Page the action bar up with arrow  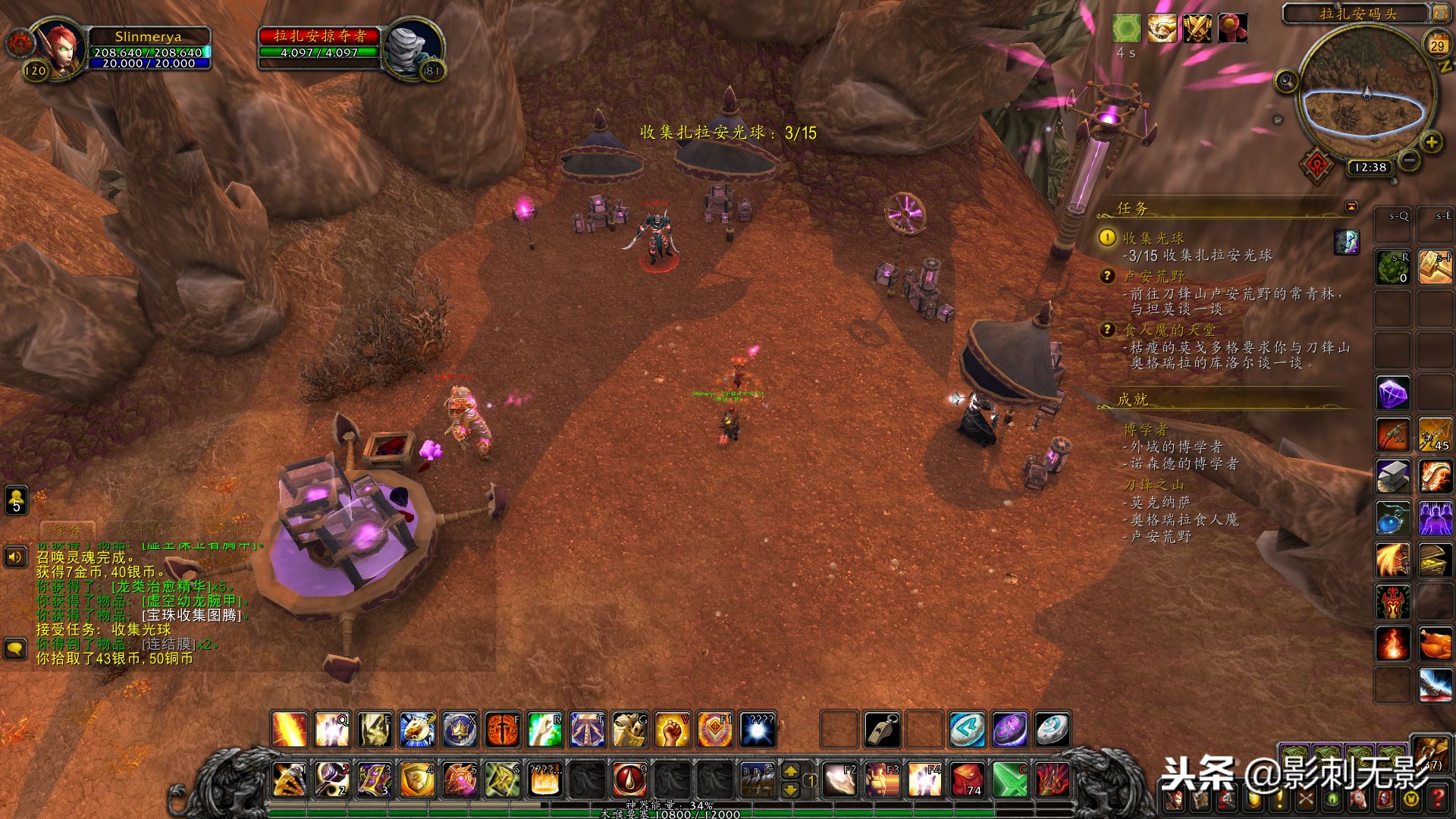click(x=790, y=770)
